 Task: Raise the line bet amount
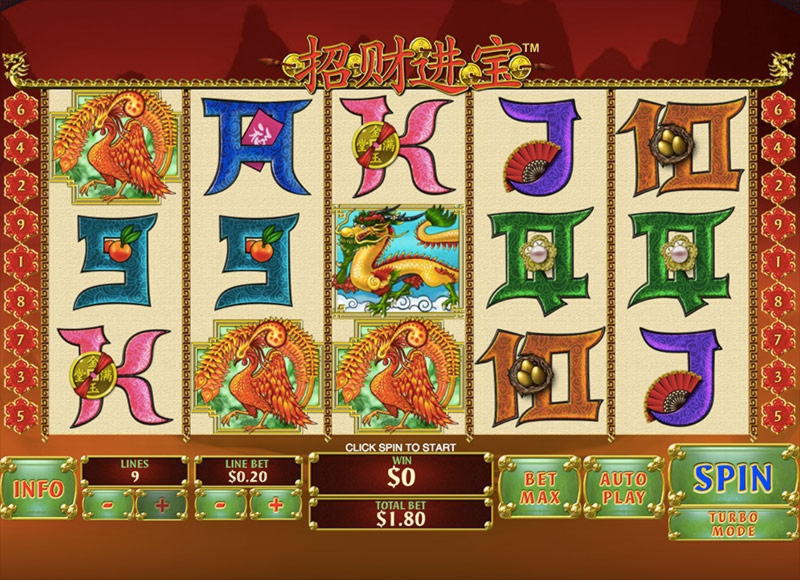(x=275, y=505)
